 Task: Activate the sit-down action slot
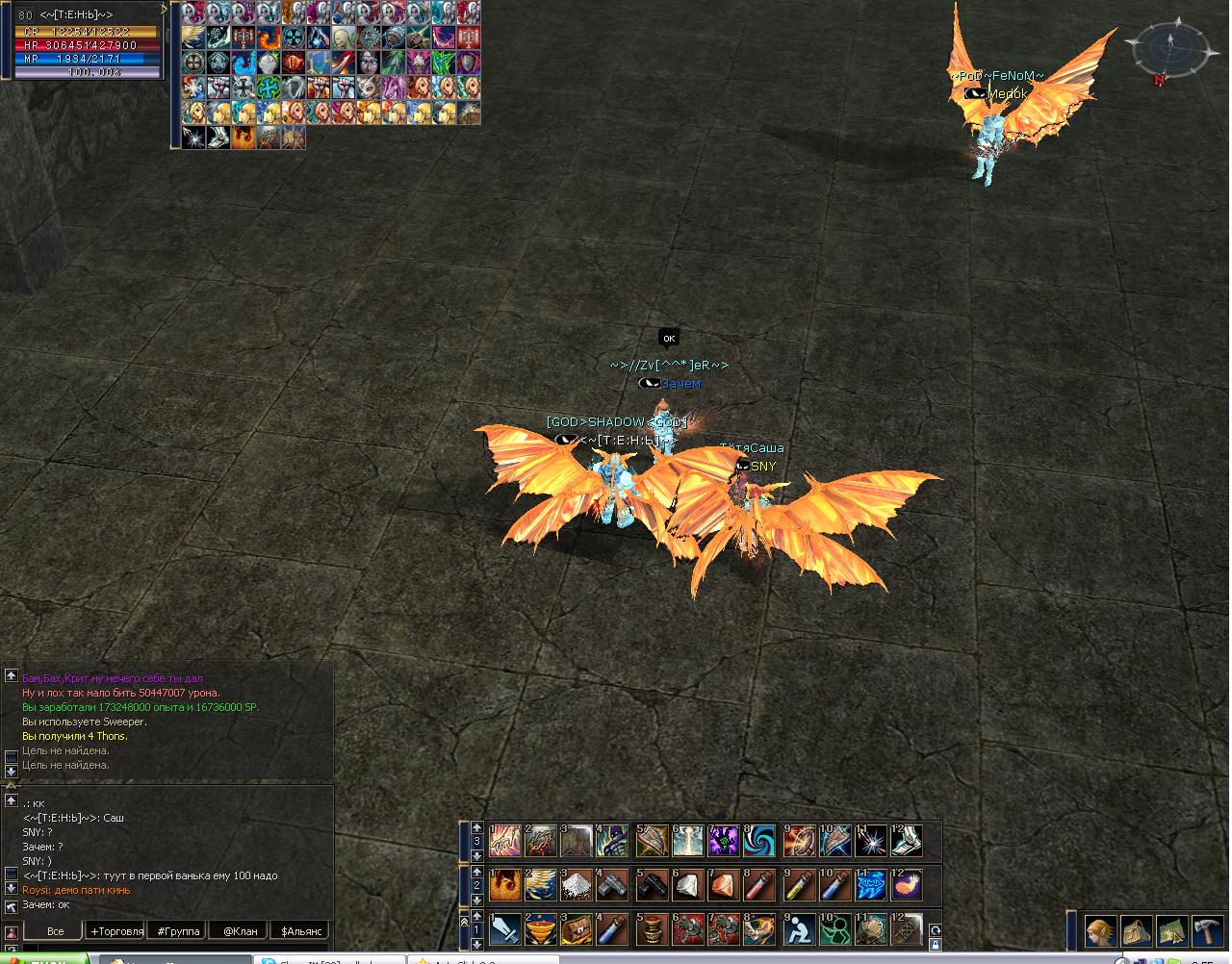coord(799,930)
